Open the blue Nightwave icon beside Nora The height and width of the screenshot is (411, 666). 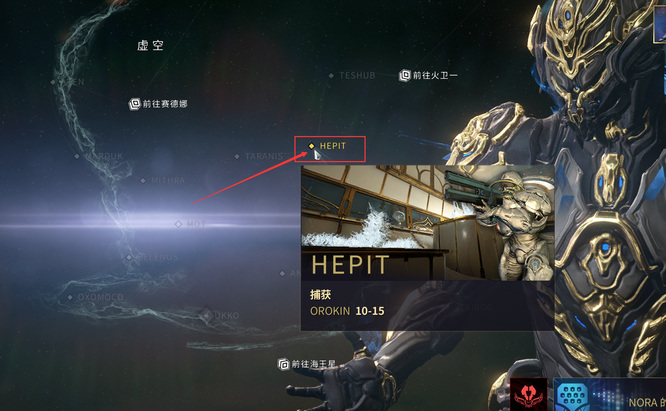click(573, 394)
